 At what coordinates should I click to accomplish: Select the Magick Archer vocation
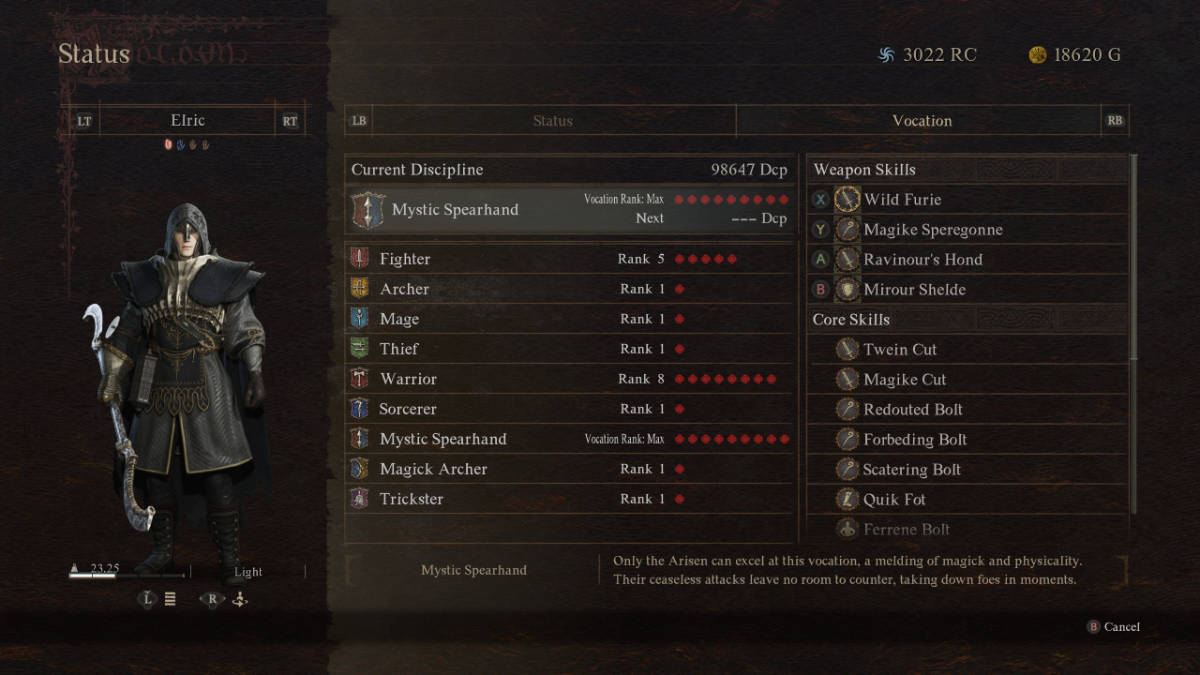pos(569,469)
